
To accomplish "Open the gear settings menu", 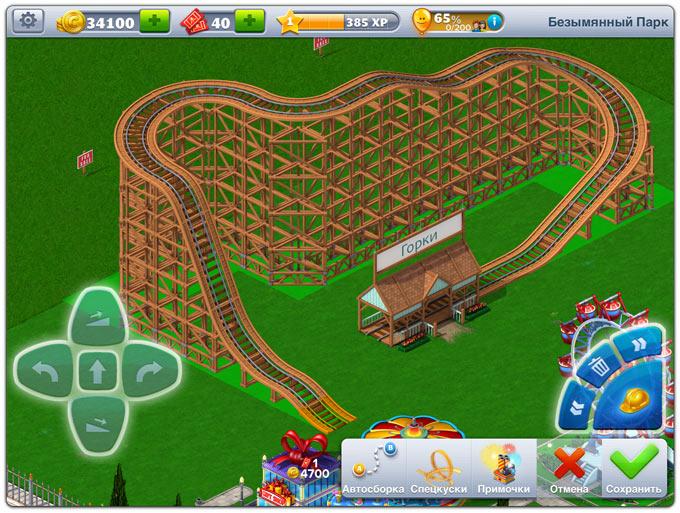I will 27,21.
